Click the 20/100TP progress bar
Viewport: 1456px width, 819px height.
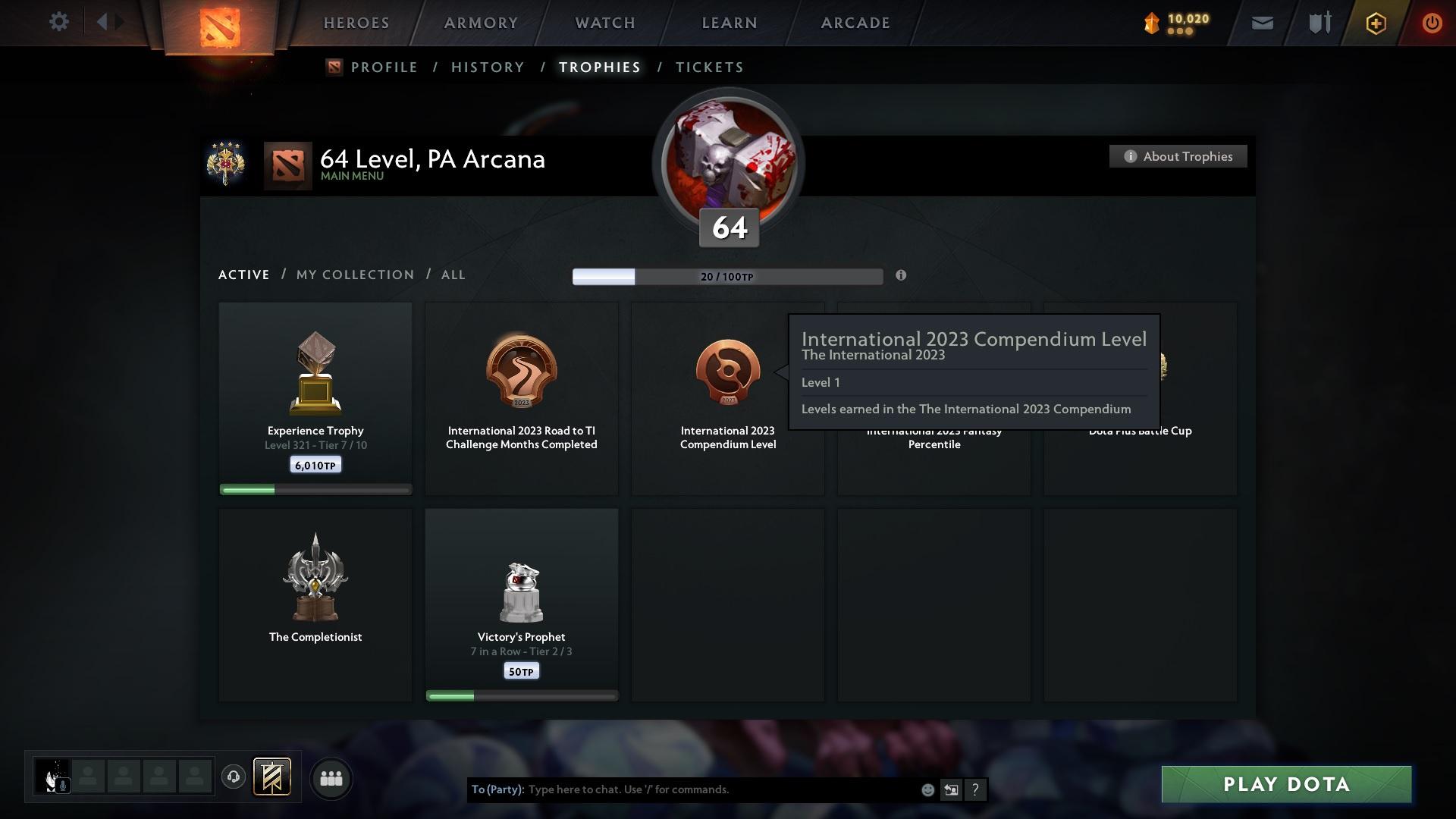[726, 276]
